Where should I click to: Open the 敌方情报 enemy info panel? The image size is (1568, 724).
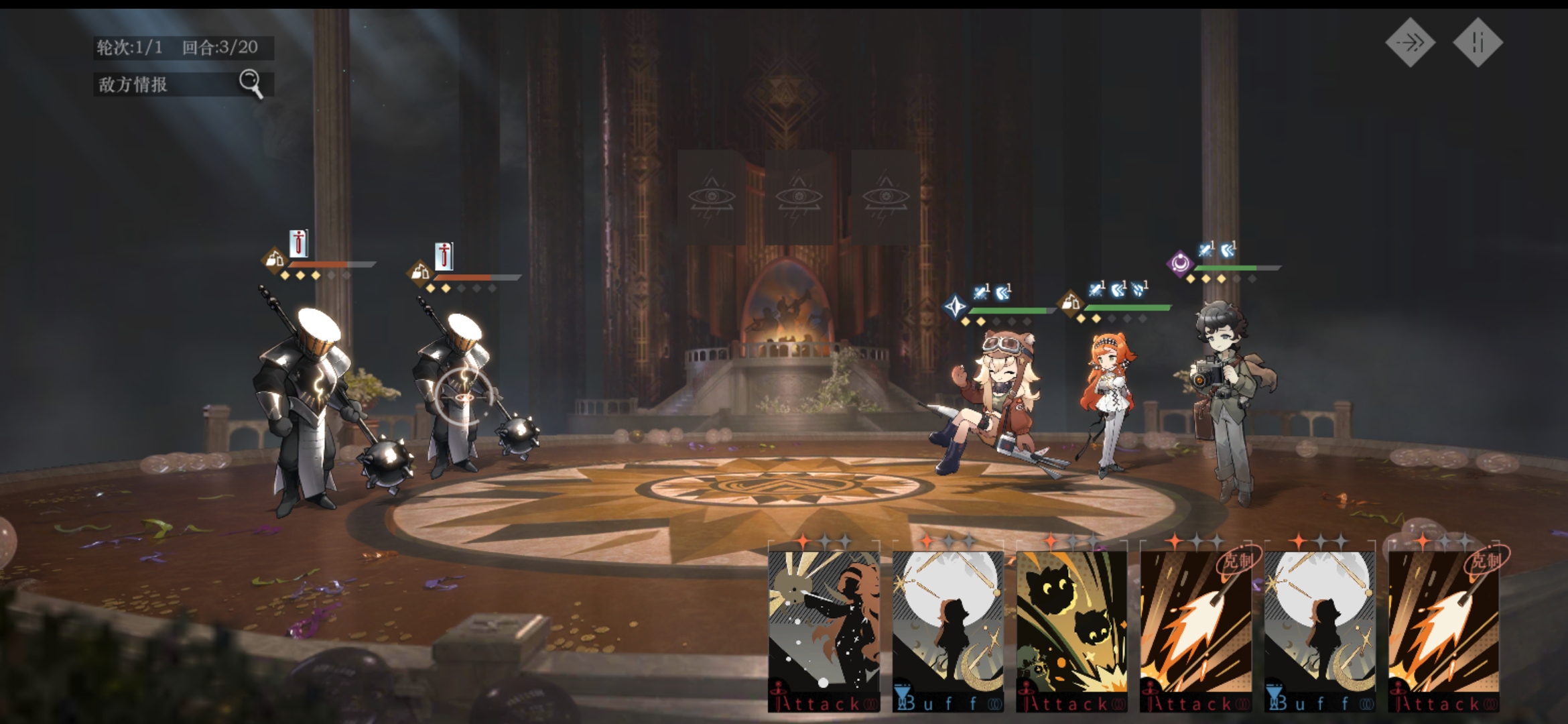(x=182, y=84)
